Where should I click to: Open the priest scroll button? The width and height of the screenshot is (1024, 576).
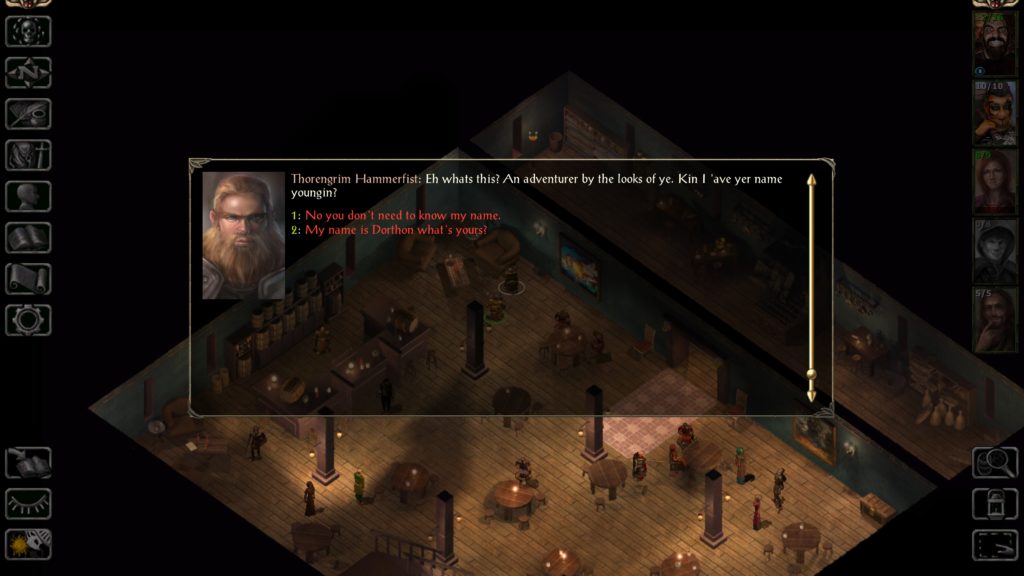28,278
